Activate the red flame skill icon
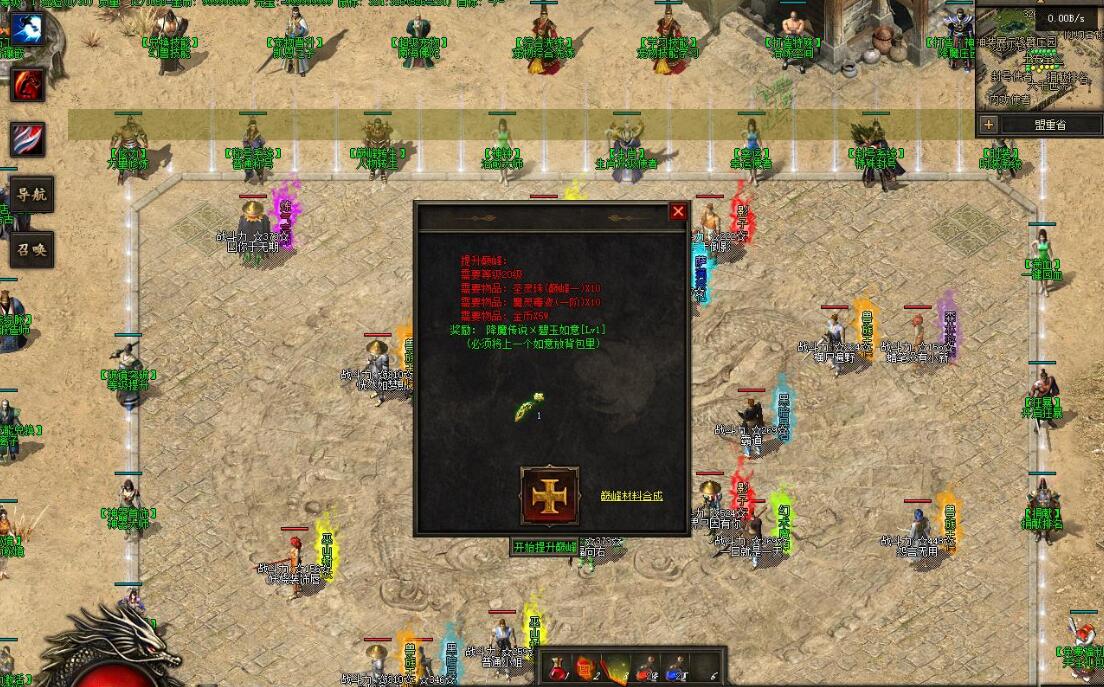This screenshot has height=687, width=1104. click(x=27, y=85)
